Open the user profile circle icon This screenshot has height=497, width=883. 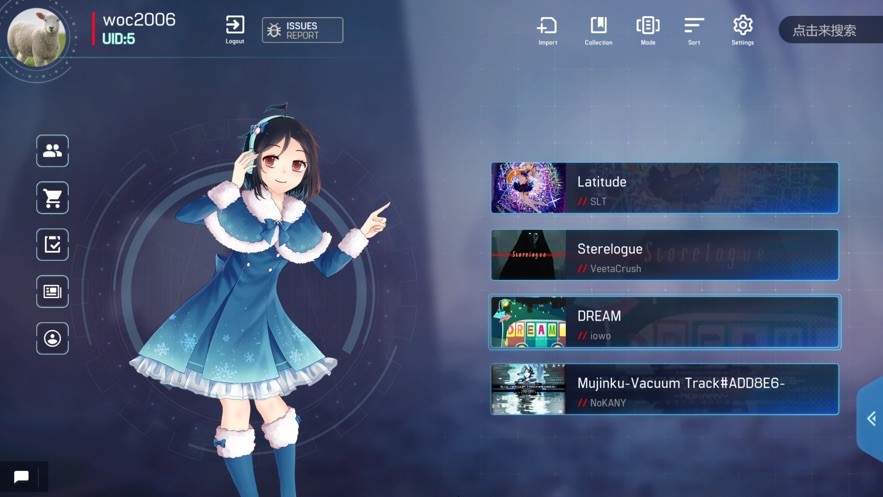(x=53, y=338)
